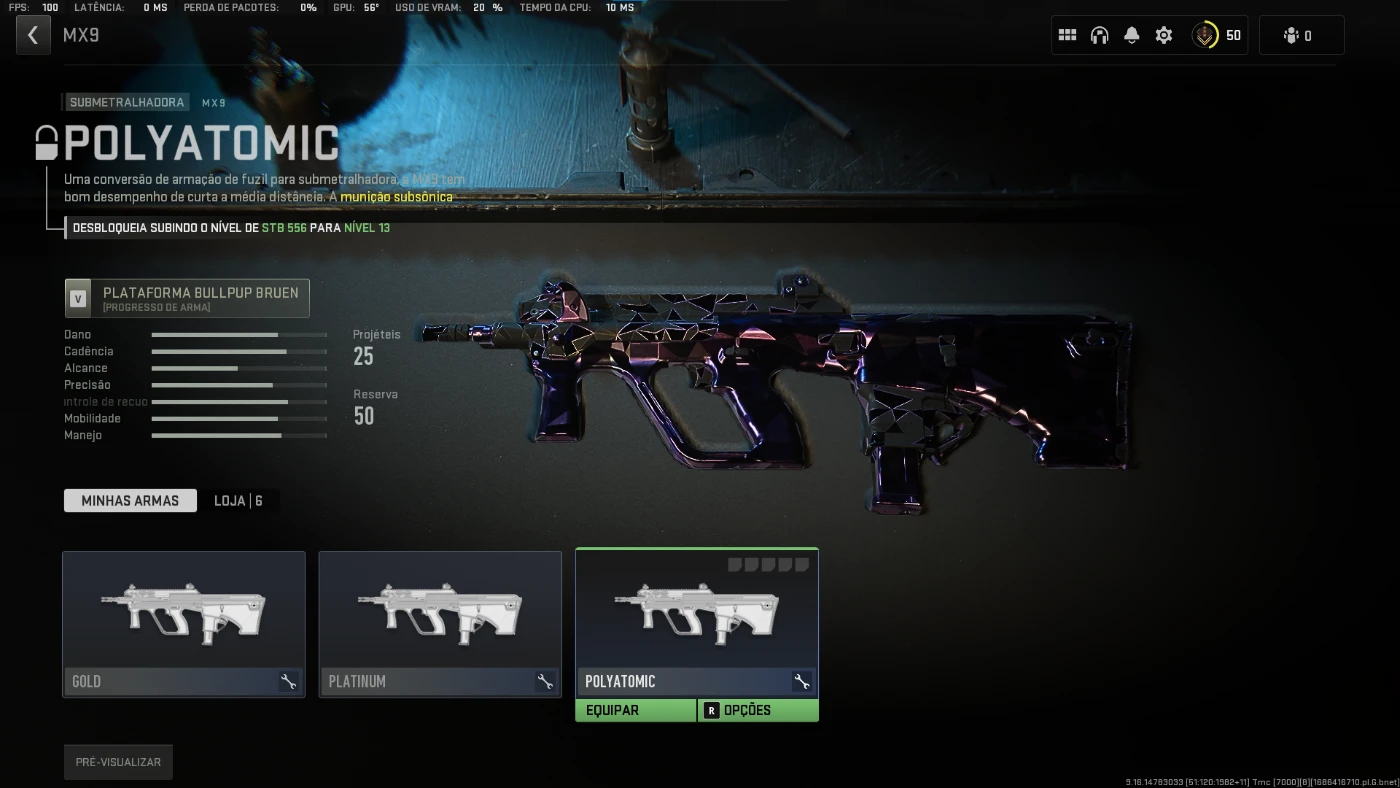Open the settings gear icon
Screen dimensions: 1400x788
1163,34
